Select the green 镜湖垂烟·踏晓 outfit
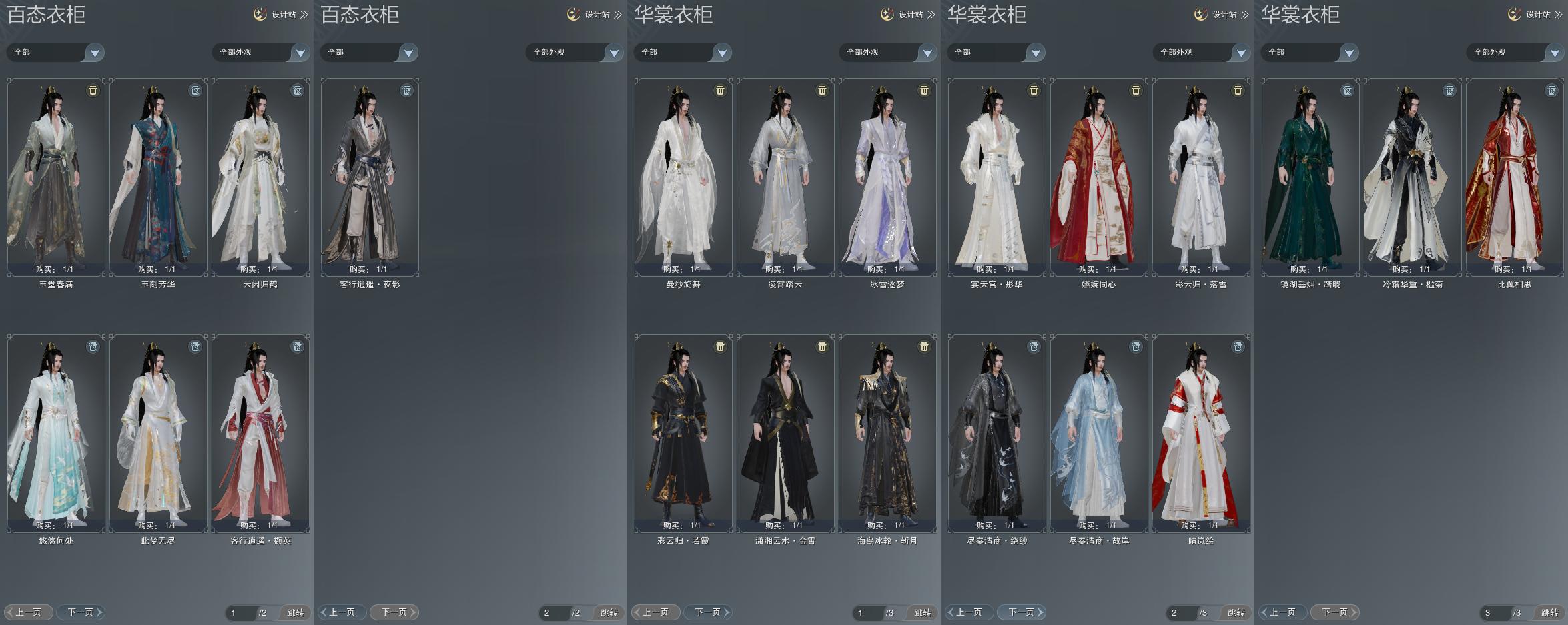This screenshot has width=1568, height=625. (x=1310, y=177)
